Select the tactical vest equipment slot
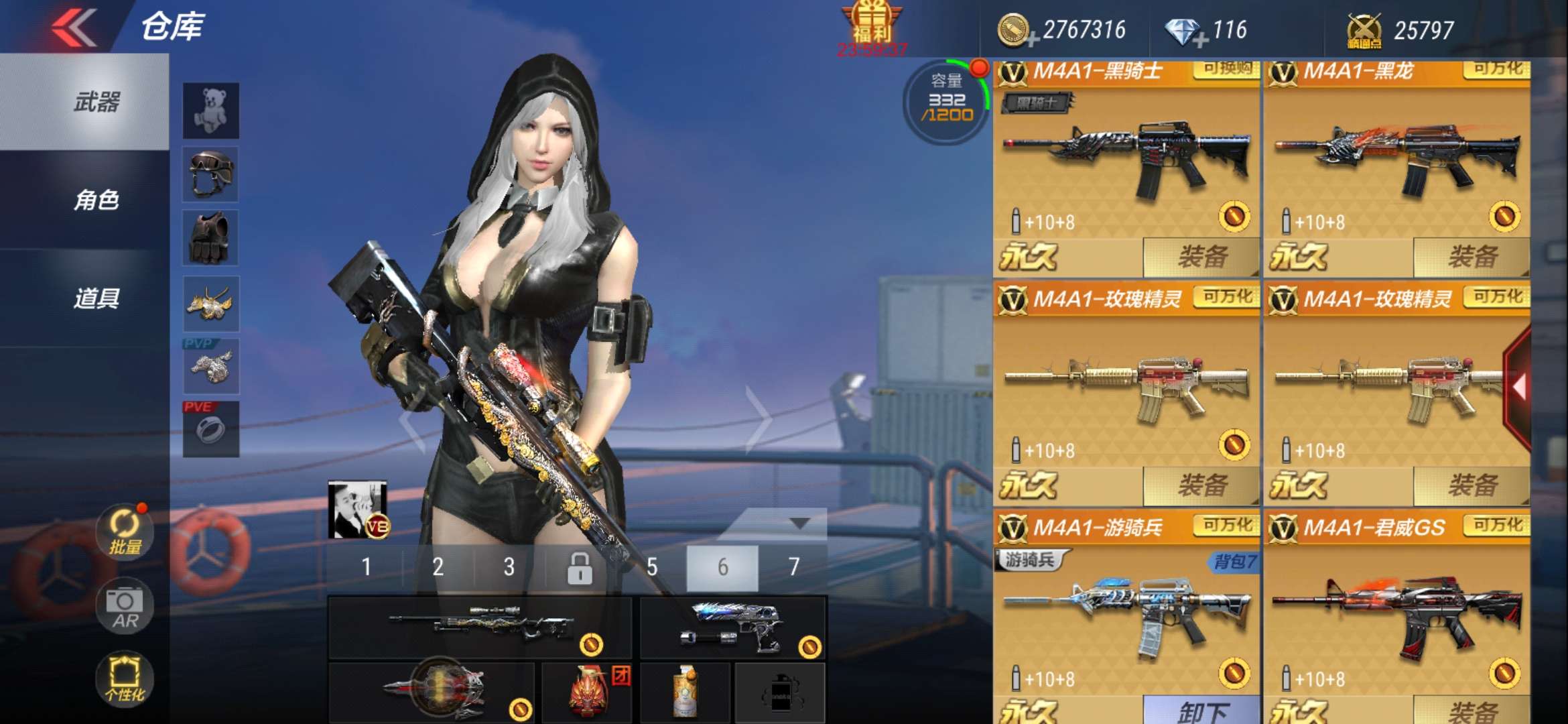The width and height of the screenshot is (1568, 724). [x=211, y=238]
